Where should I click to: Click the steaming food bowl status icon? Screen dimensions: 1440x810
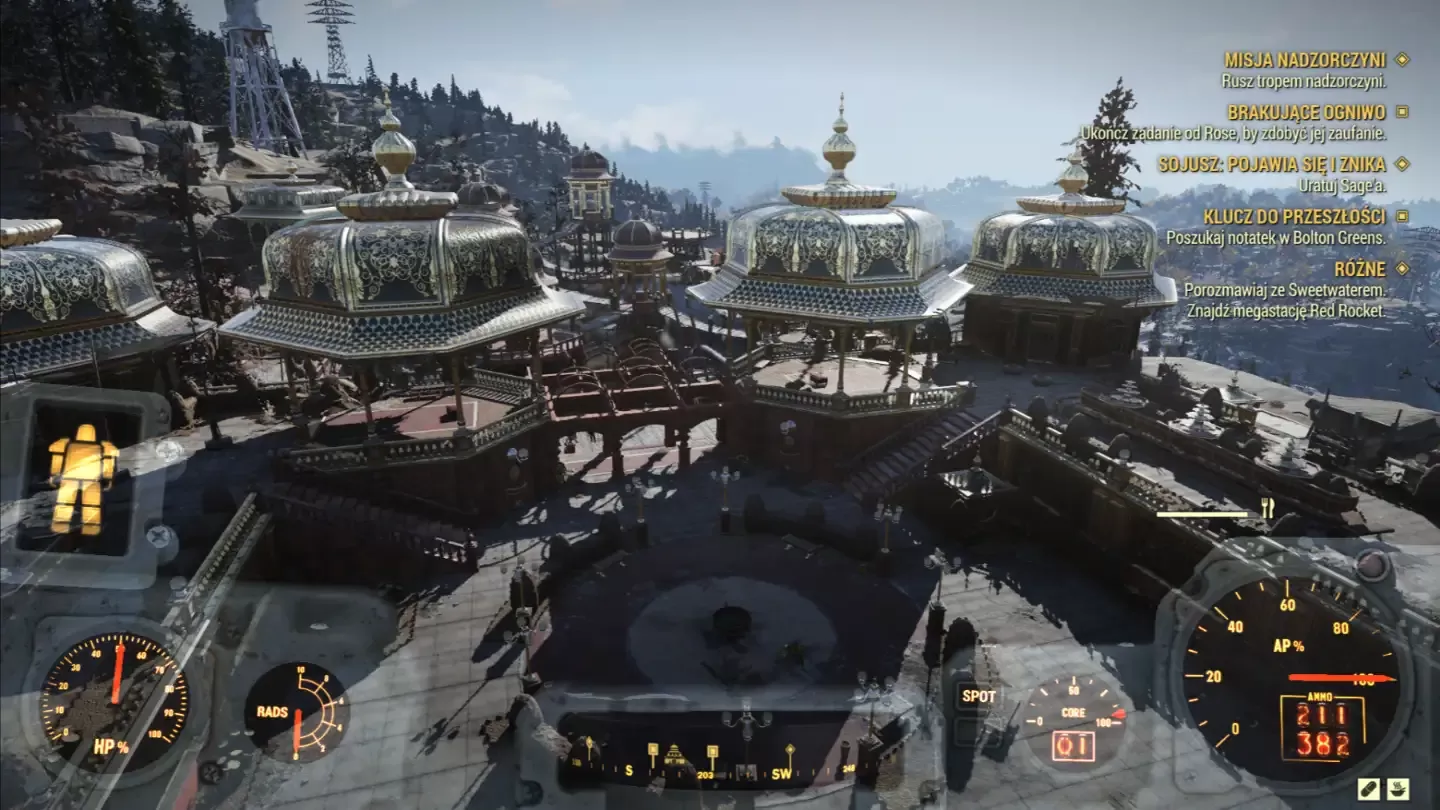[x=1397, y=788]
